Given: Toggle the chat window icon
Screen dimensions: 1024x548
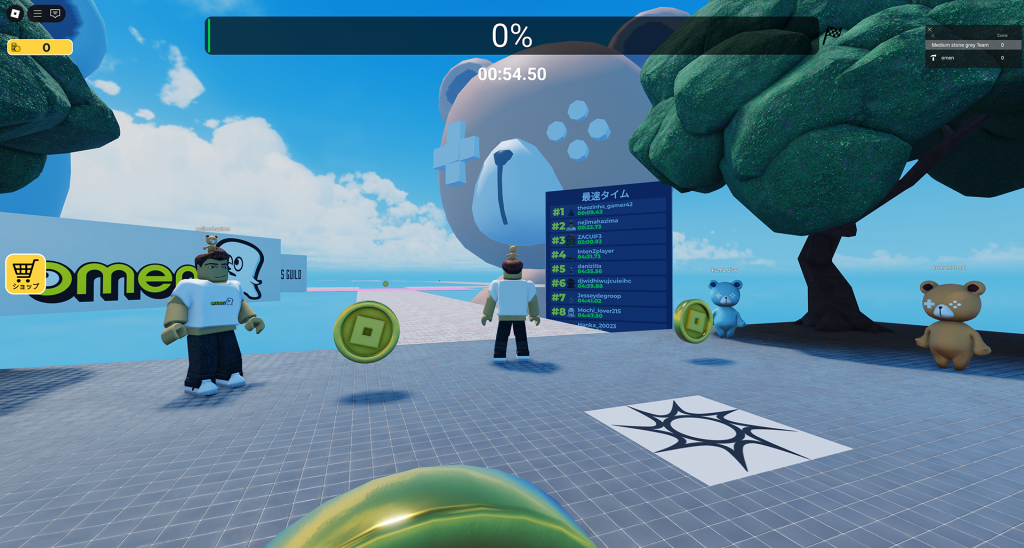Looking at the screenshot, I should 55,14.
